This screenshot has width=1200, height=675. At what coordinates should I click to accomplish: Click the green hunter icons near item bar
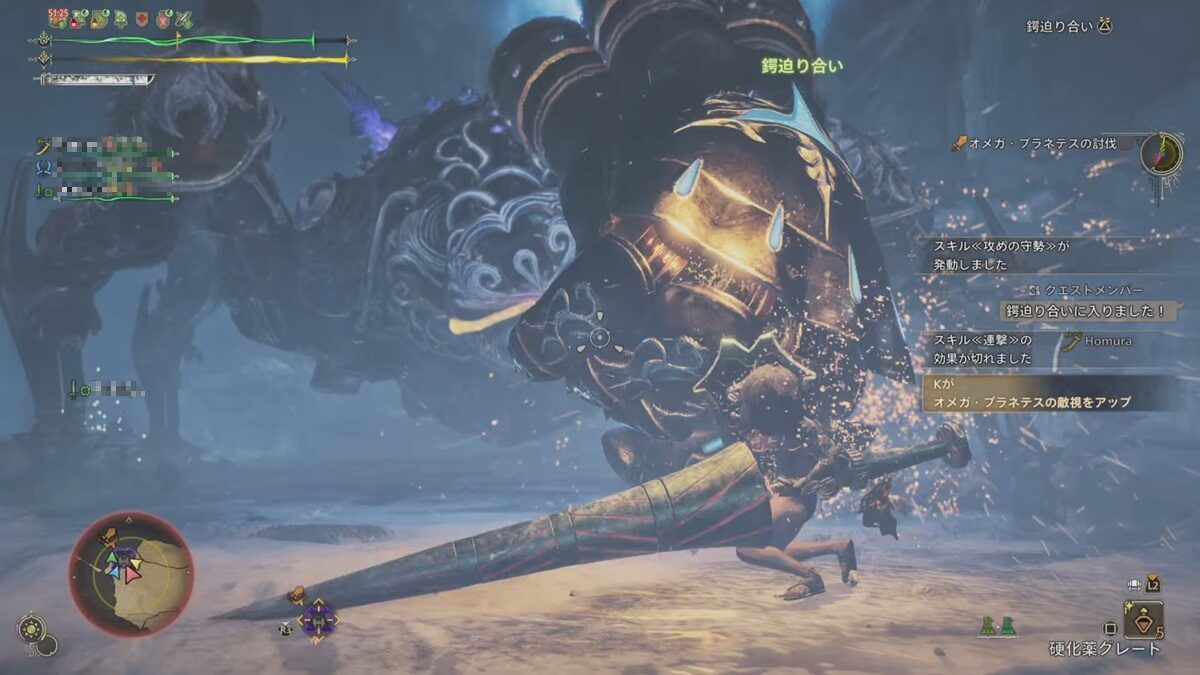click(996, 626)
